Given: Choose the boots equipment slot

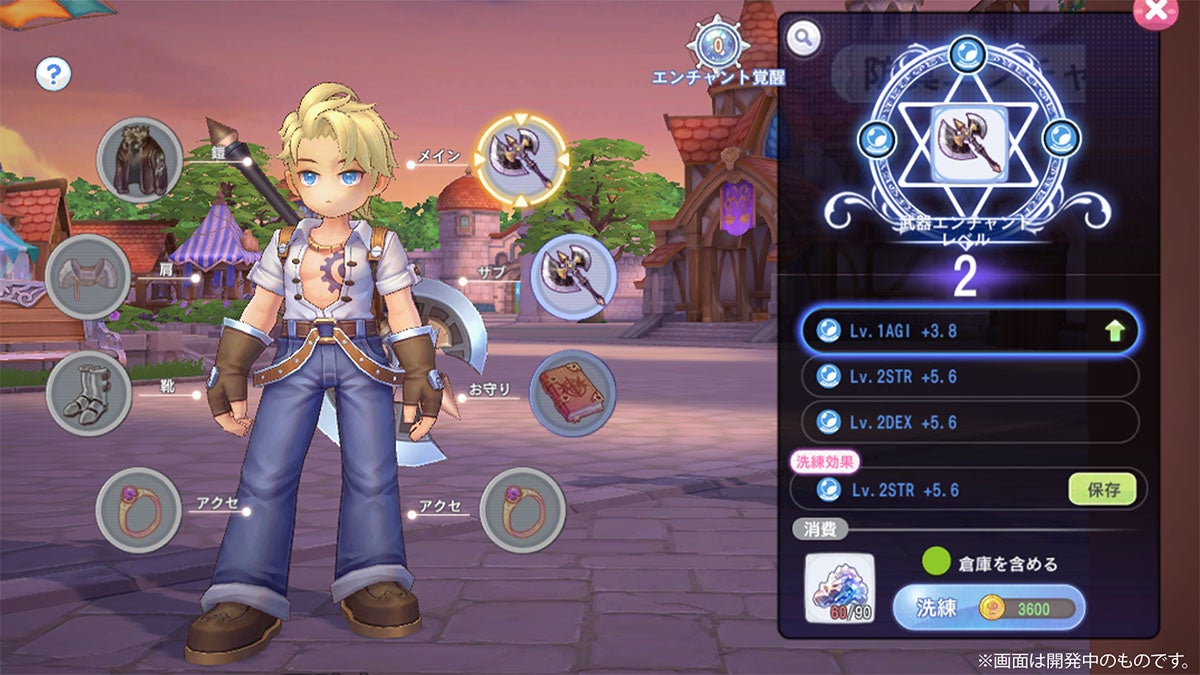Looking at the screenshot, I should point(88,393).
